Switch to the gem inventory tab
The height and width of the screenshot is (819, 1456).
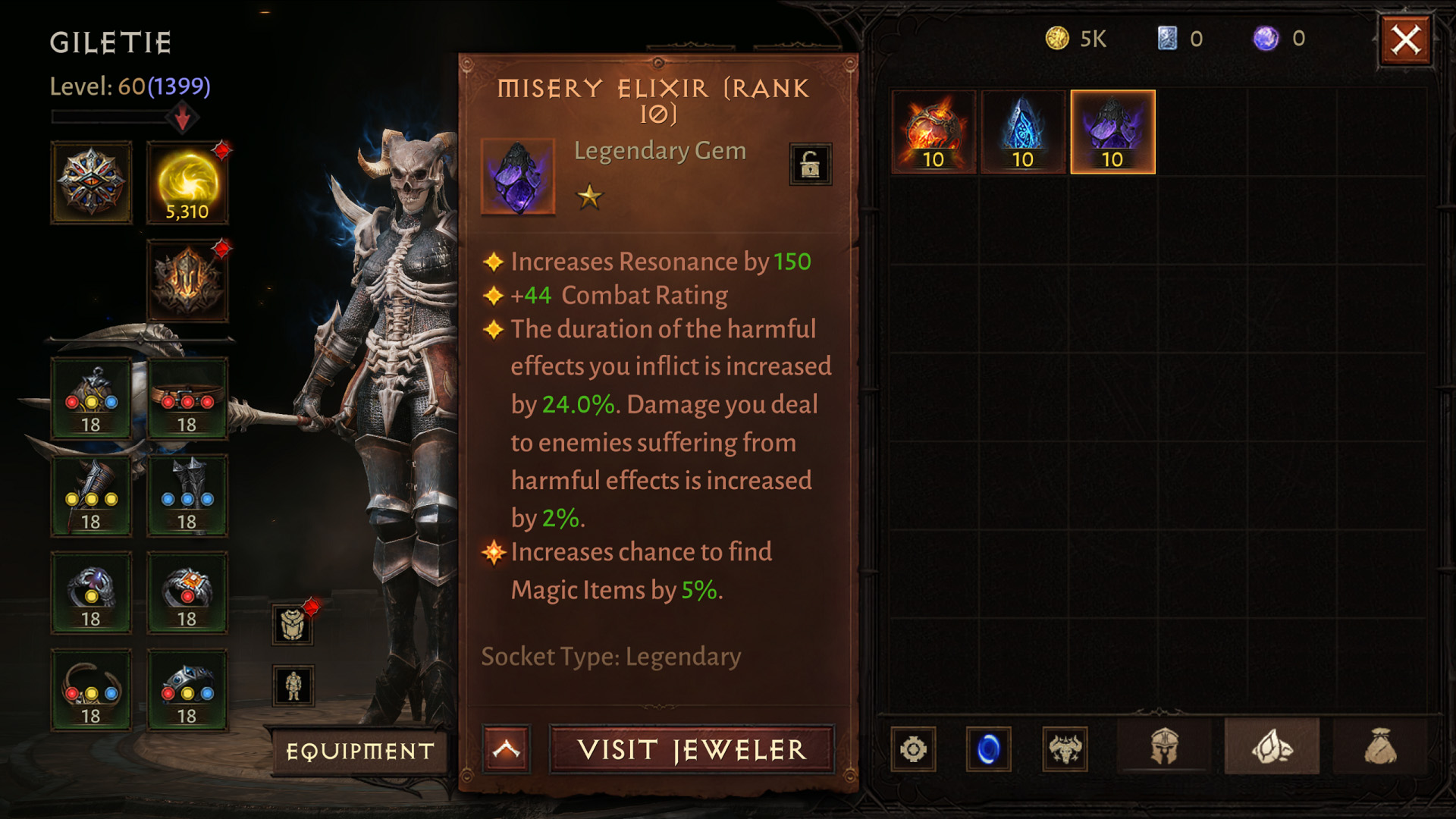point(1272,748)
